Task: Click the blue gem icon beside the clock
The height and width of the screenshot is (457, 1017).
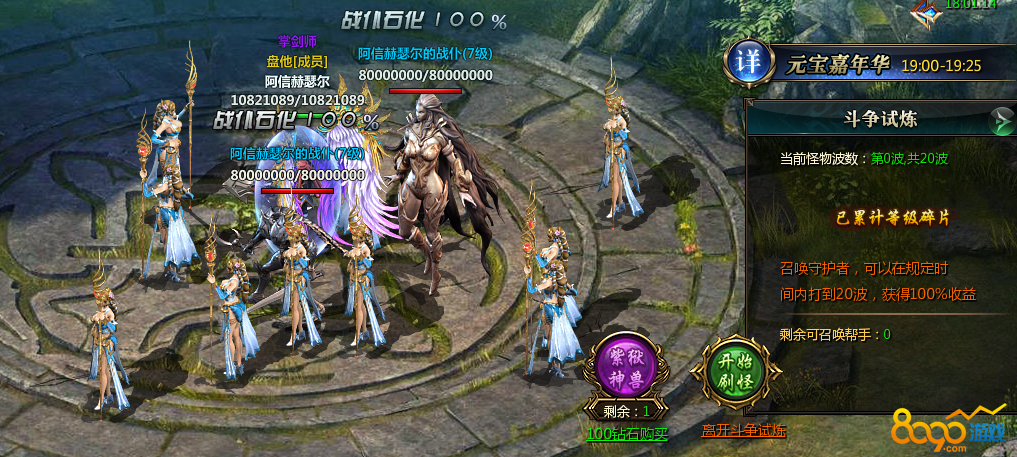Action: click(x=929, y=8)
